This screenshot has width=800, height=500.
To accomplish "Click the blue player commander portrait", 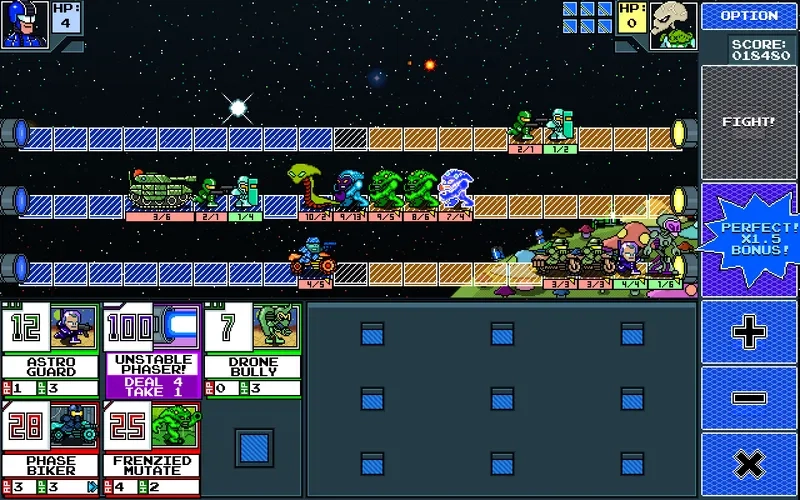I will coord(24,24).
